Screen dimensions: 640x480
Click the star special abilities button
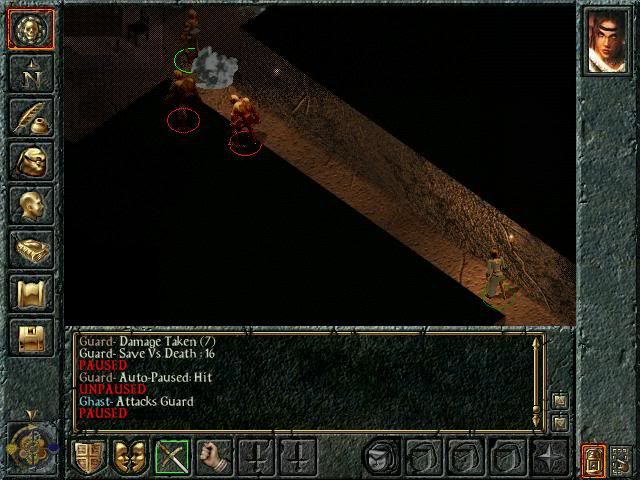pyautogui.click(x=551, y=458)
